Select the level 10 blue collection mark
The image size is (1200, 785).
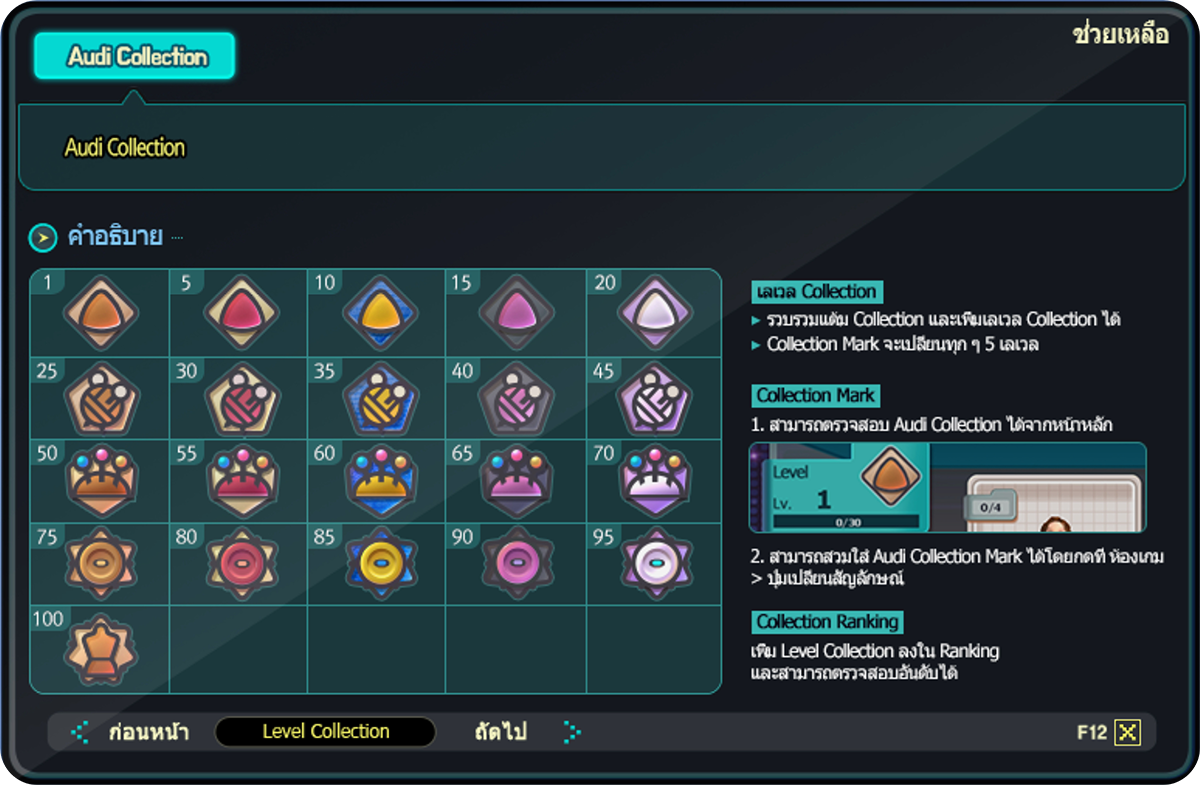pyautogui.click(x=379, y=314)
